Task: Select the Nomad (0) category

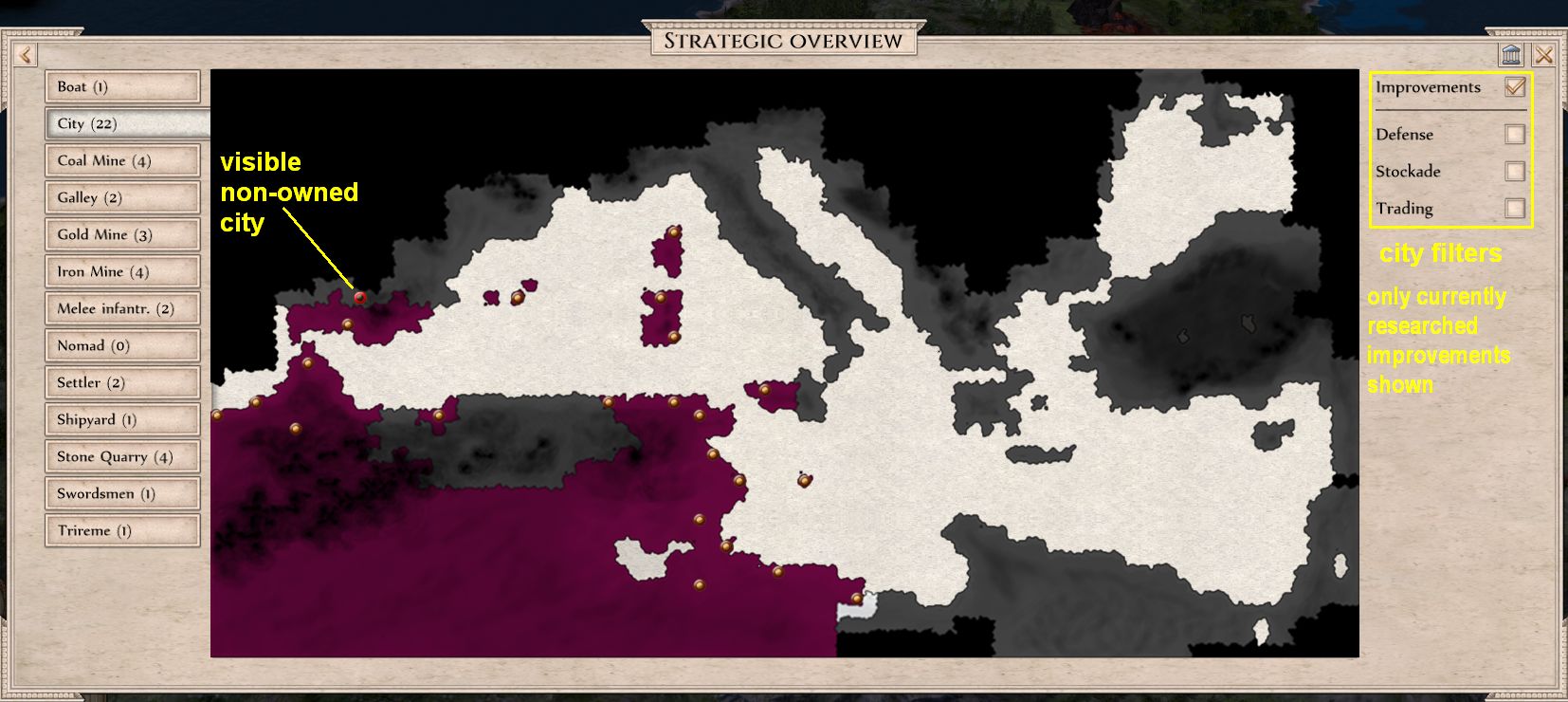Action: pos(123,345)
